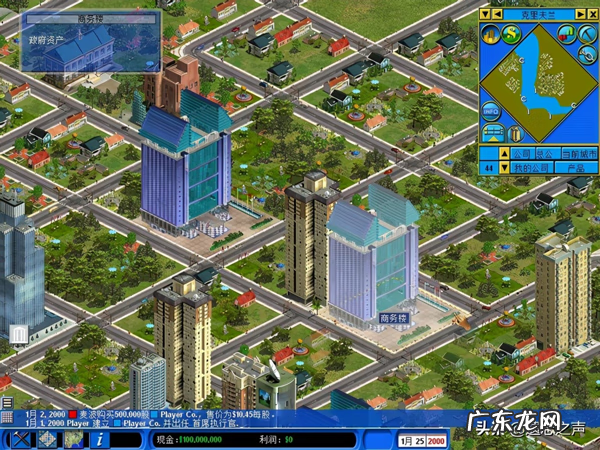Open the green dollar sign finance icon

tap(510, 35)
